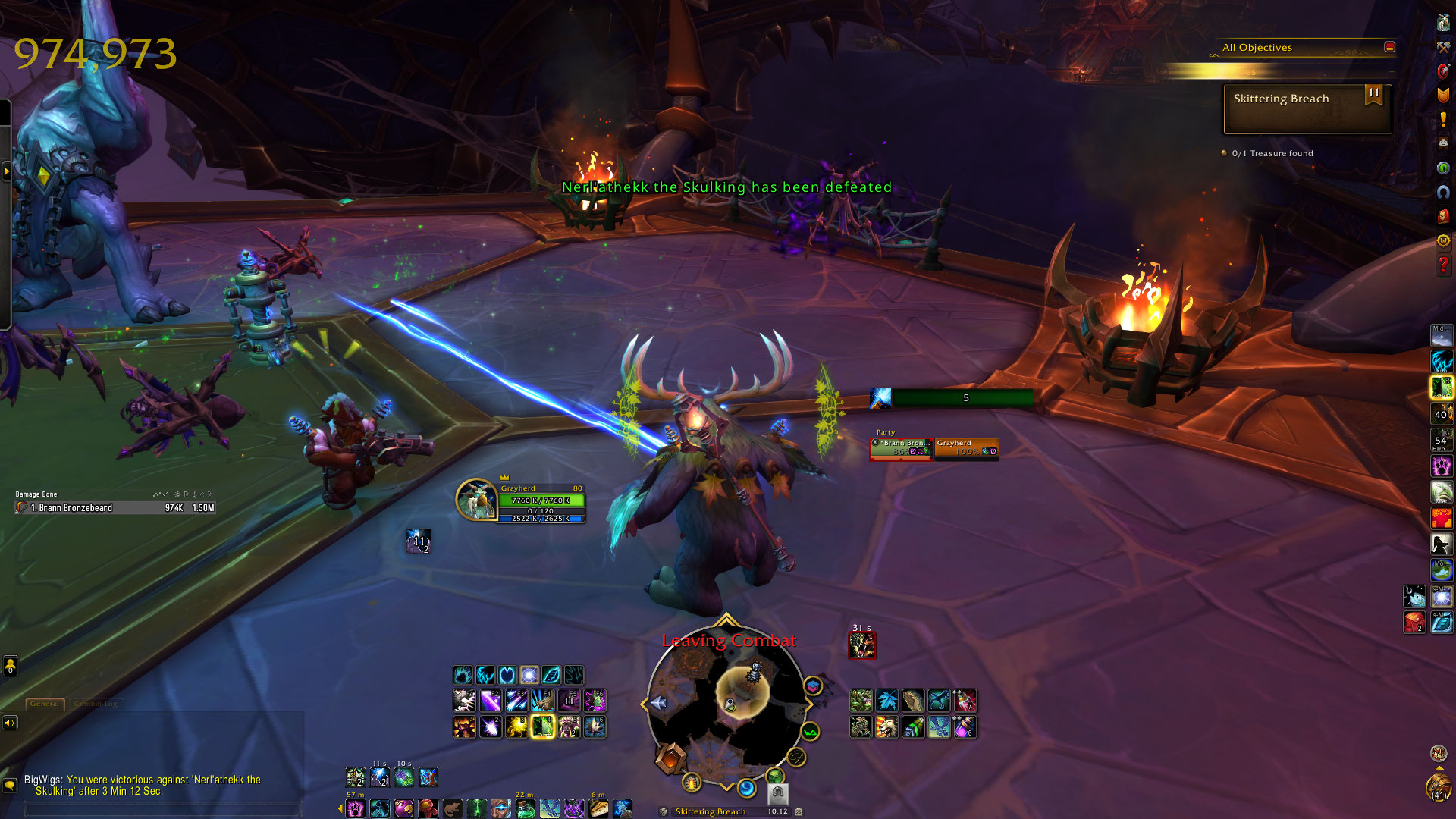Open the crossed hammers professions button
Screen dimensions: 1456x819
point(1443,47)
